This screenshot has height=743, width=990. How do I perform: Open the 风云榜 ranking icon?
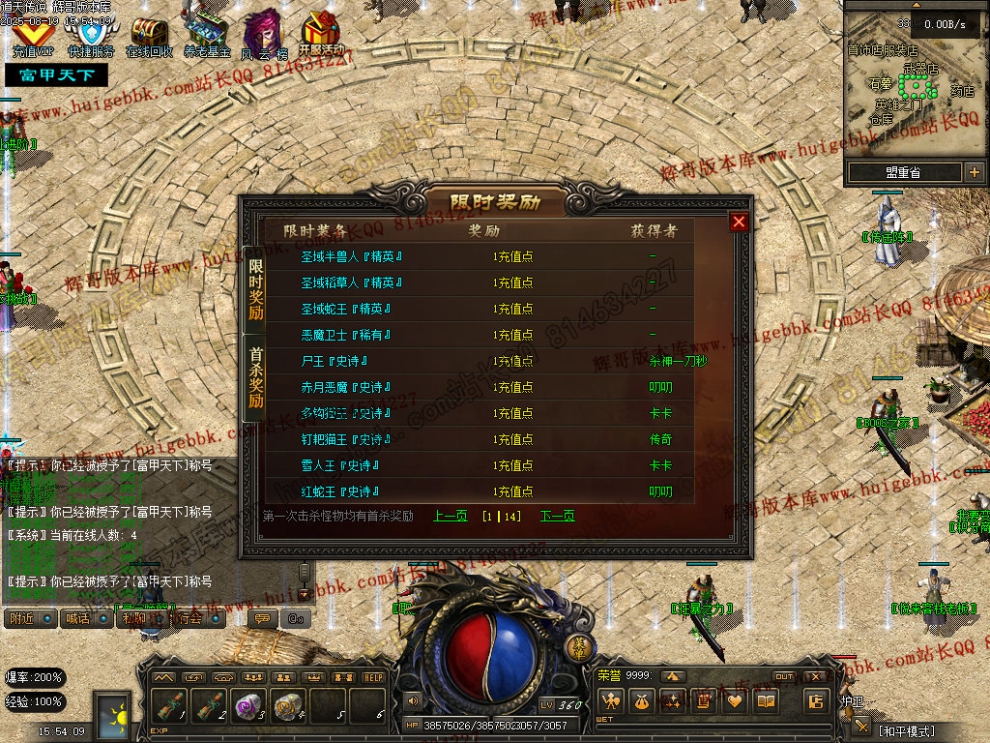click(x=264, y=33)
